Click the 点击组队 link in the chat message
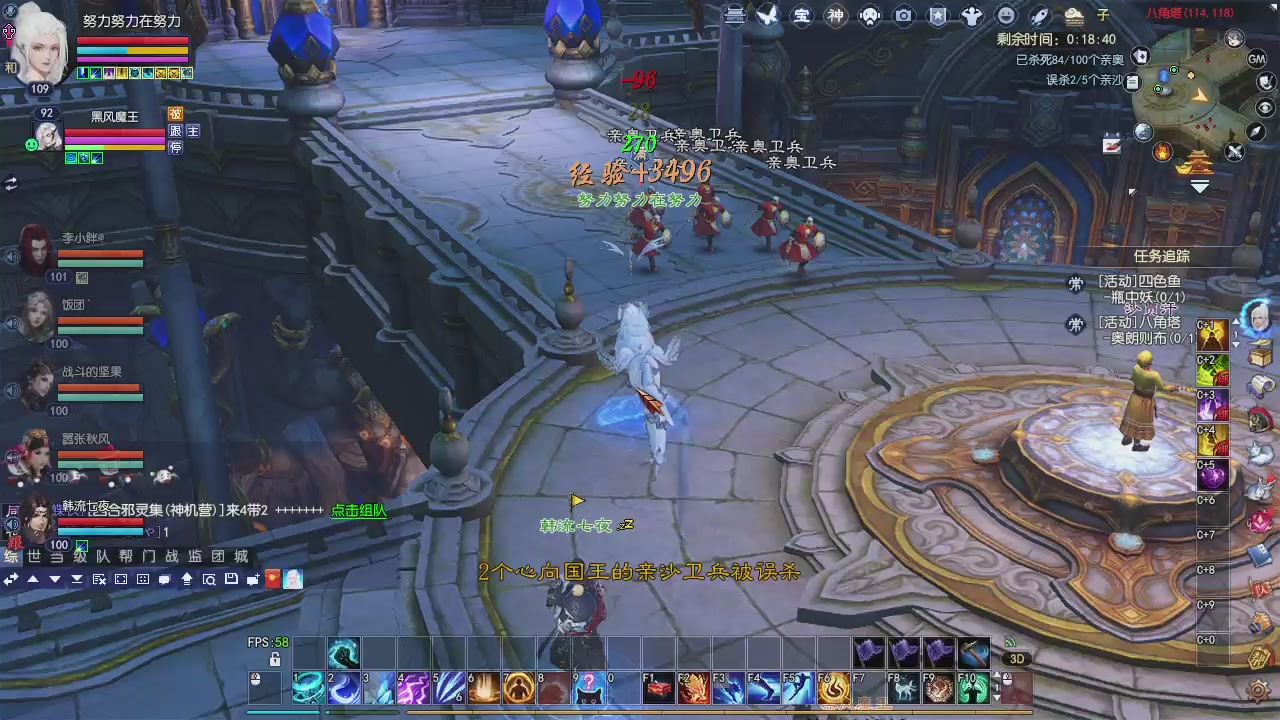Image resolution: width=1280 pixels, height=720 pixels. pyautogui.click(x=357, y=511)
